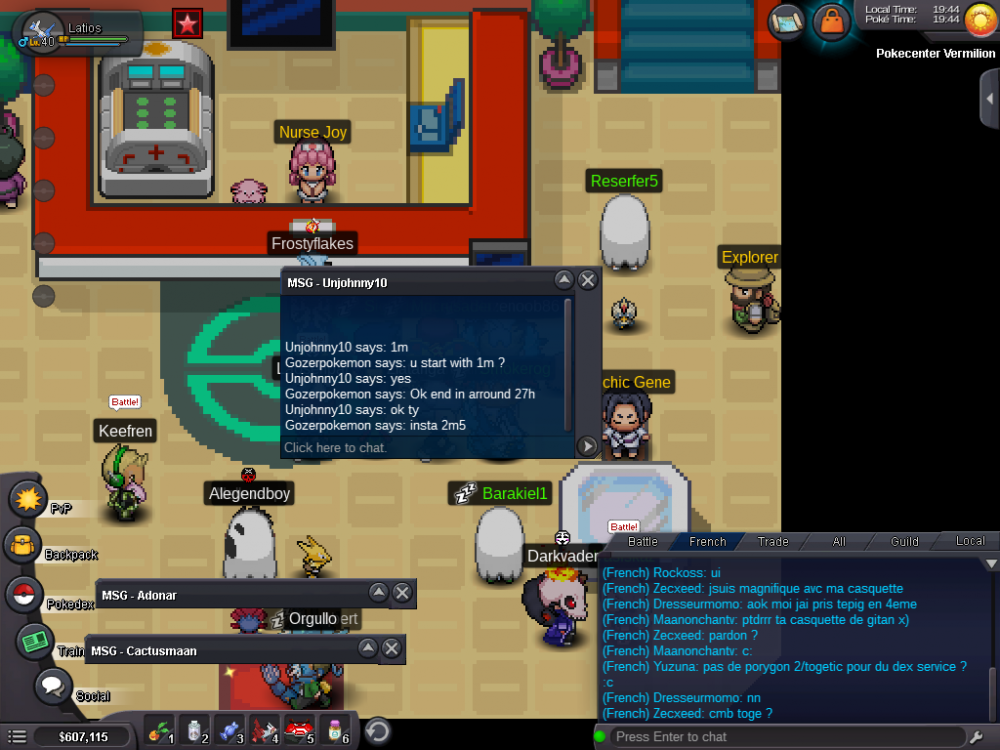
Task: Open the world map scroll icon
Action: tap(788, 19)
